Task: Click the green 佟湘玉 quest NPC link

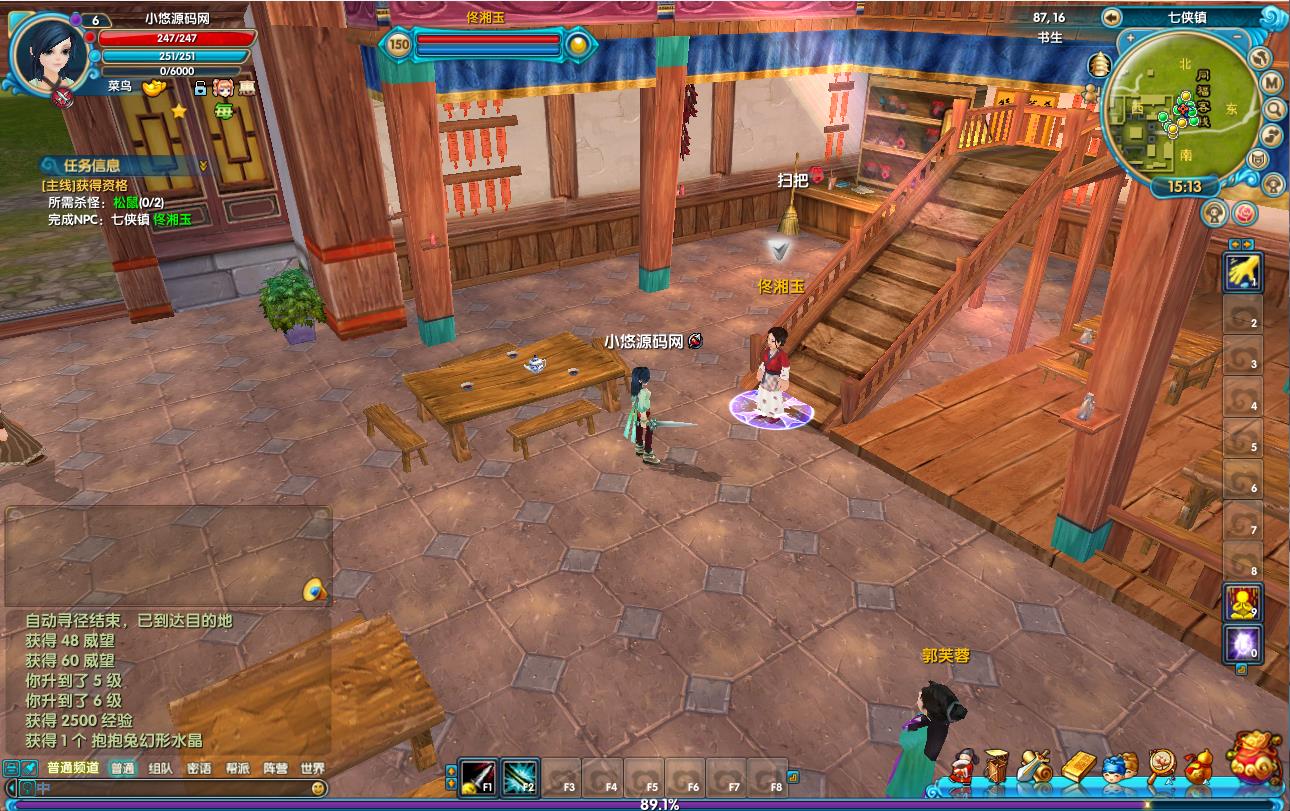Action: pyautogui.click(x=171, y=218)
